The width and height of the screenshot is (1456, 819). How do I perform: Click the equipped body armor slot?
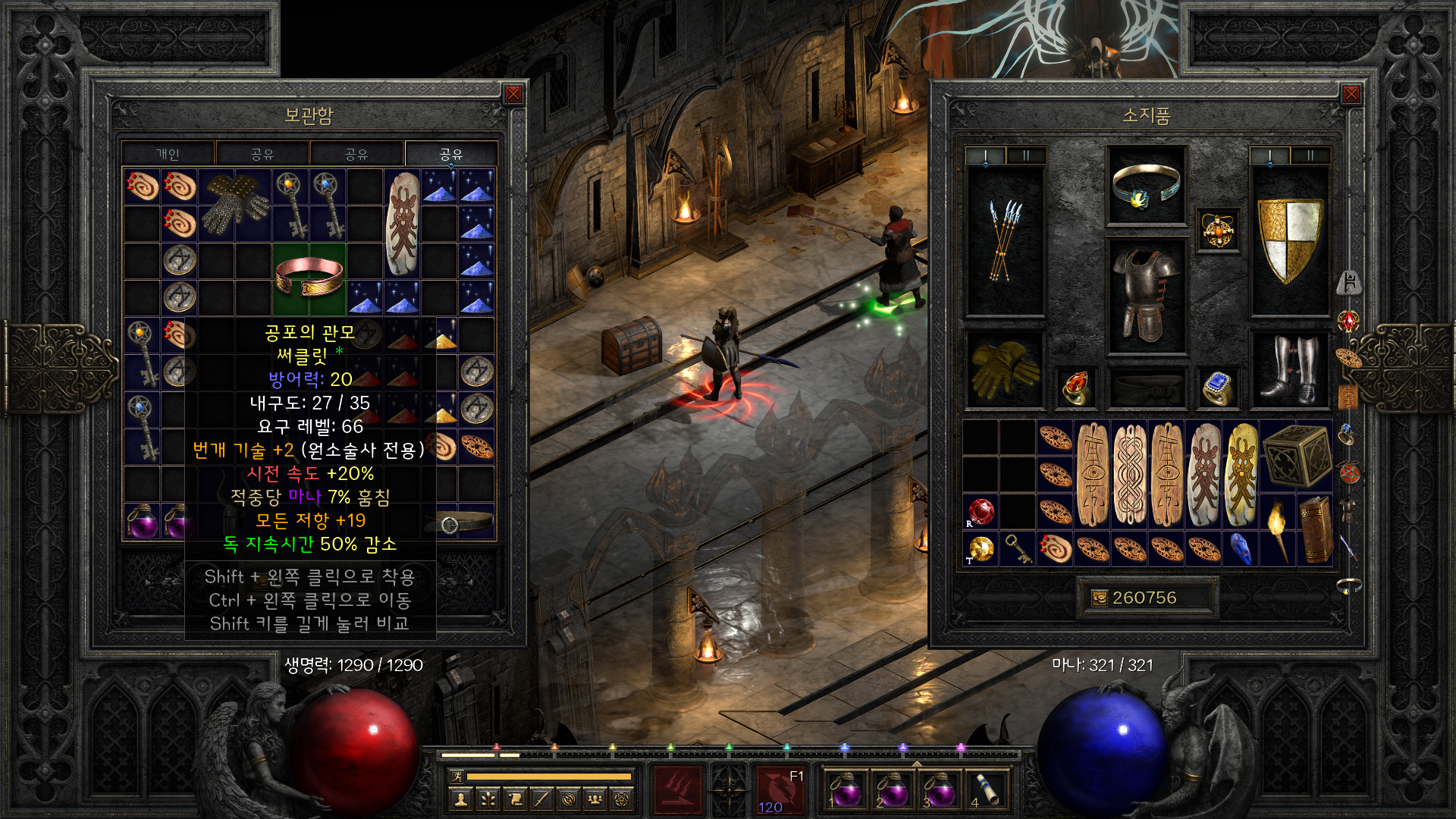tap(1146, 296)
